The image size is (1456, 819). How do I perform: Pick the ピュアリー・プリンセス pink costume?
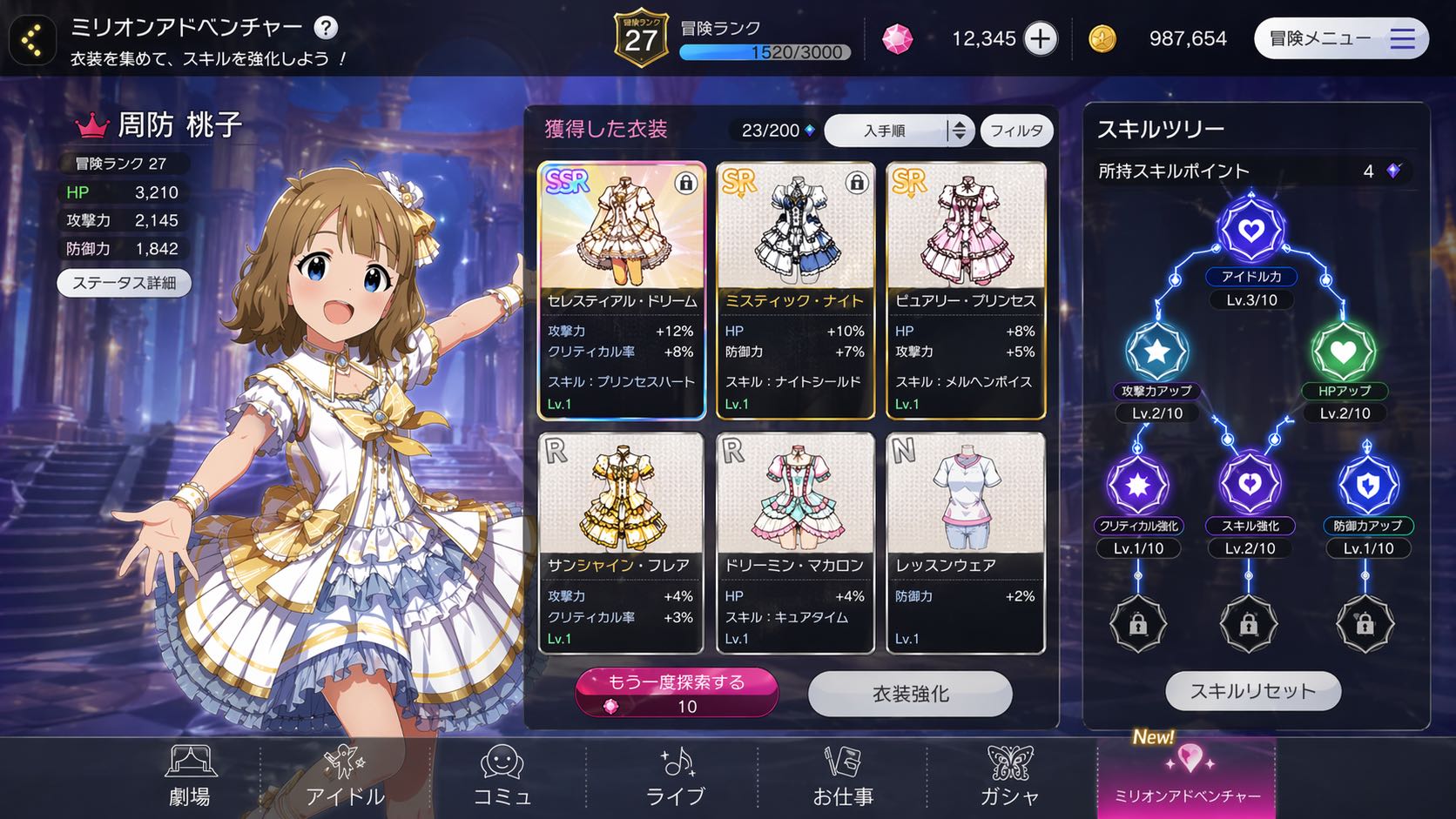966,290
